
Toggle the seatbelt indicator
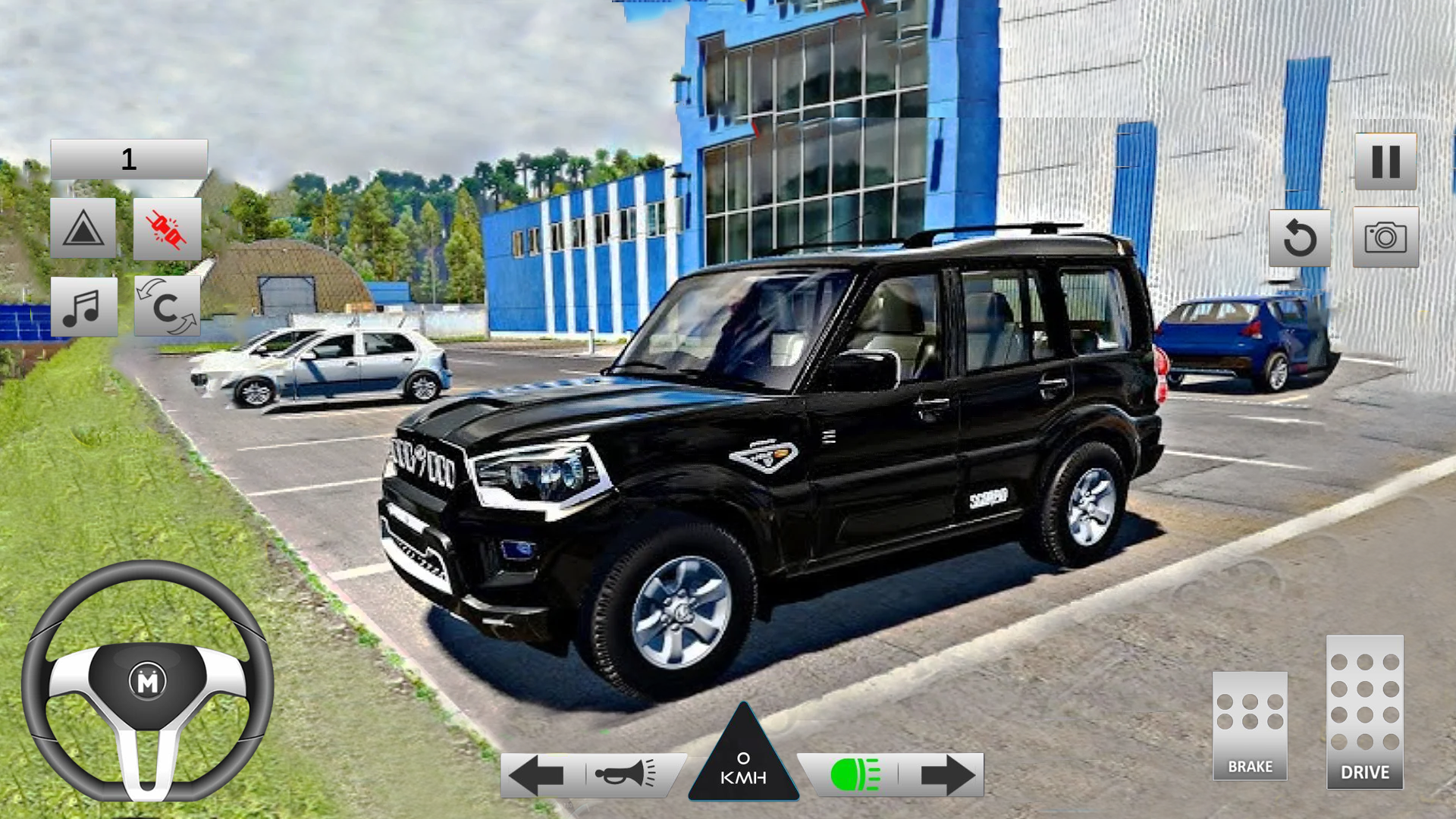point(165,227)
